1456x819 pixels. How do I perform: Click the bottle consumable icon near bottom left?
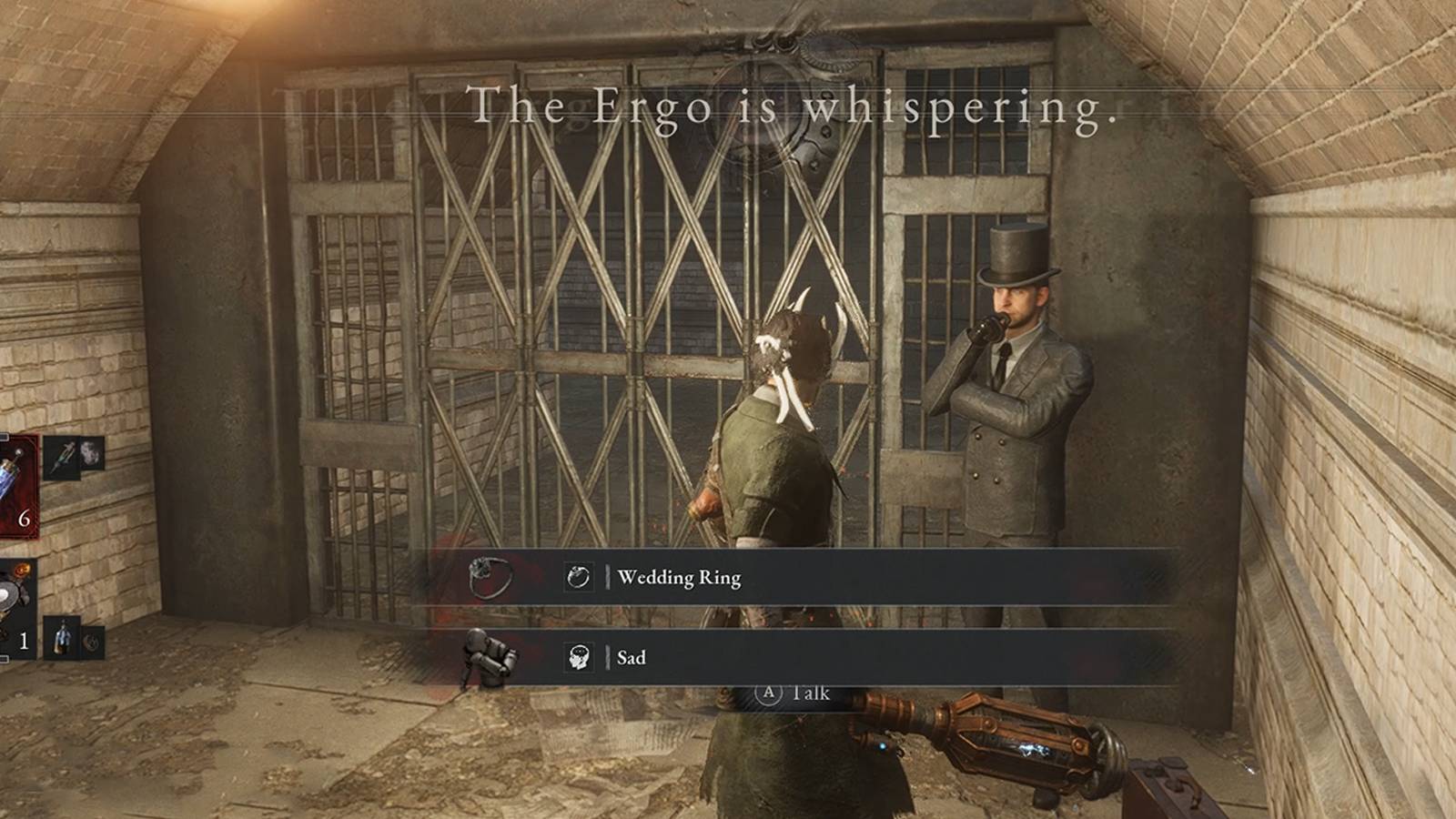63,638
